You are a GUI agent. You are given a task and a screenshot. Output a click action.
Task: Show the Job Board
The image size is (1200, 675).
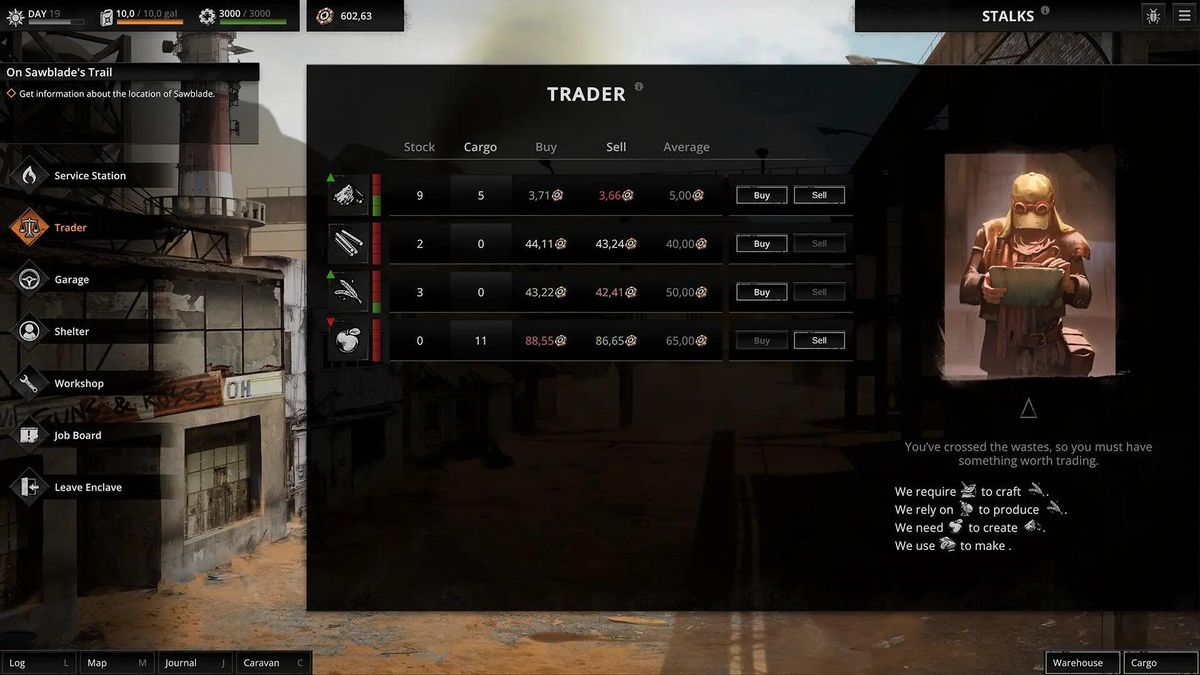click(x=77, y=436)
